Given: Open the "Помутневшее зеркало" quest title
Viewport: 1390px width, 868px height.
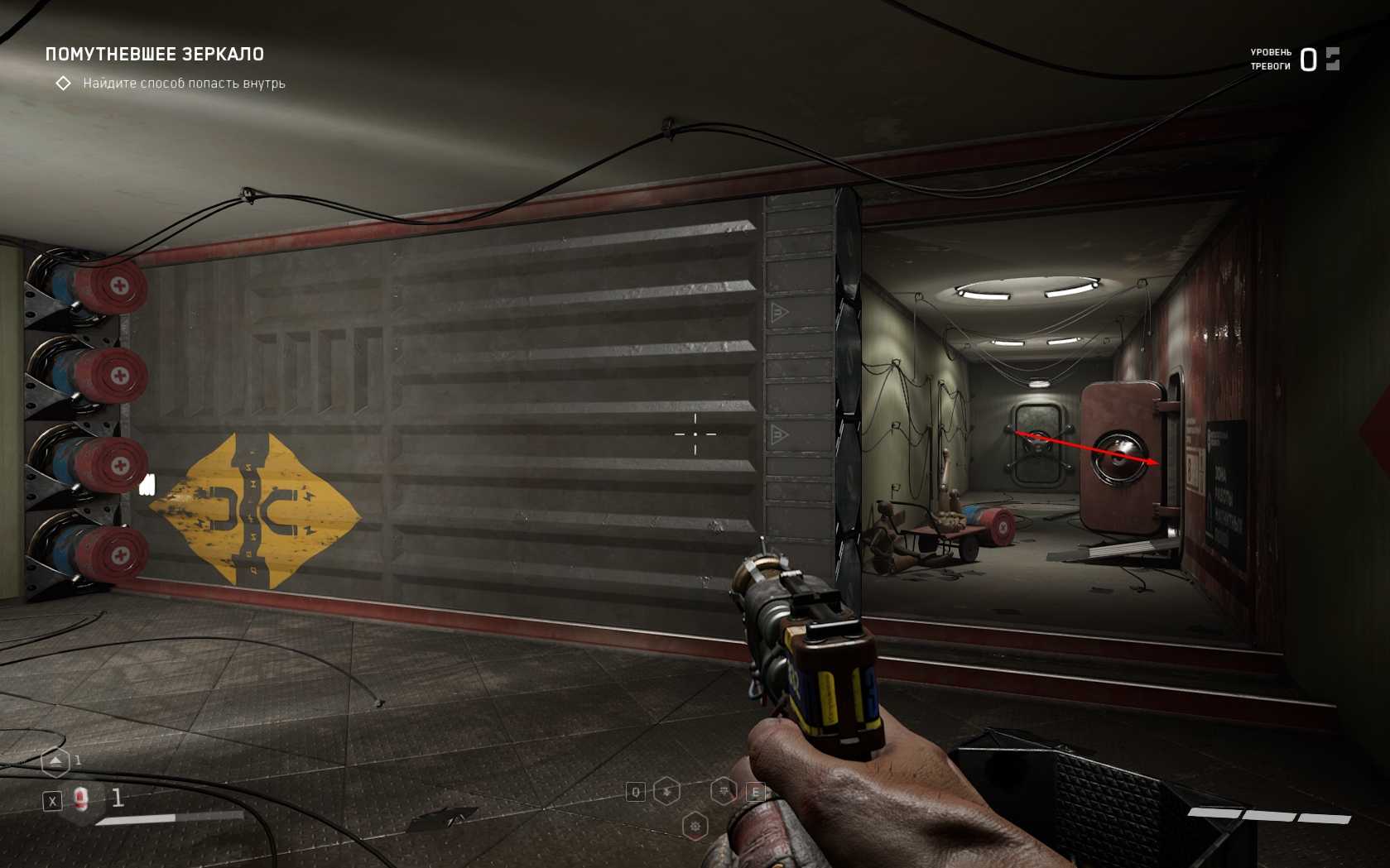Looking at the screenshot, I should click(x=155, y=55).
